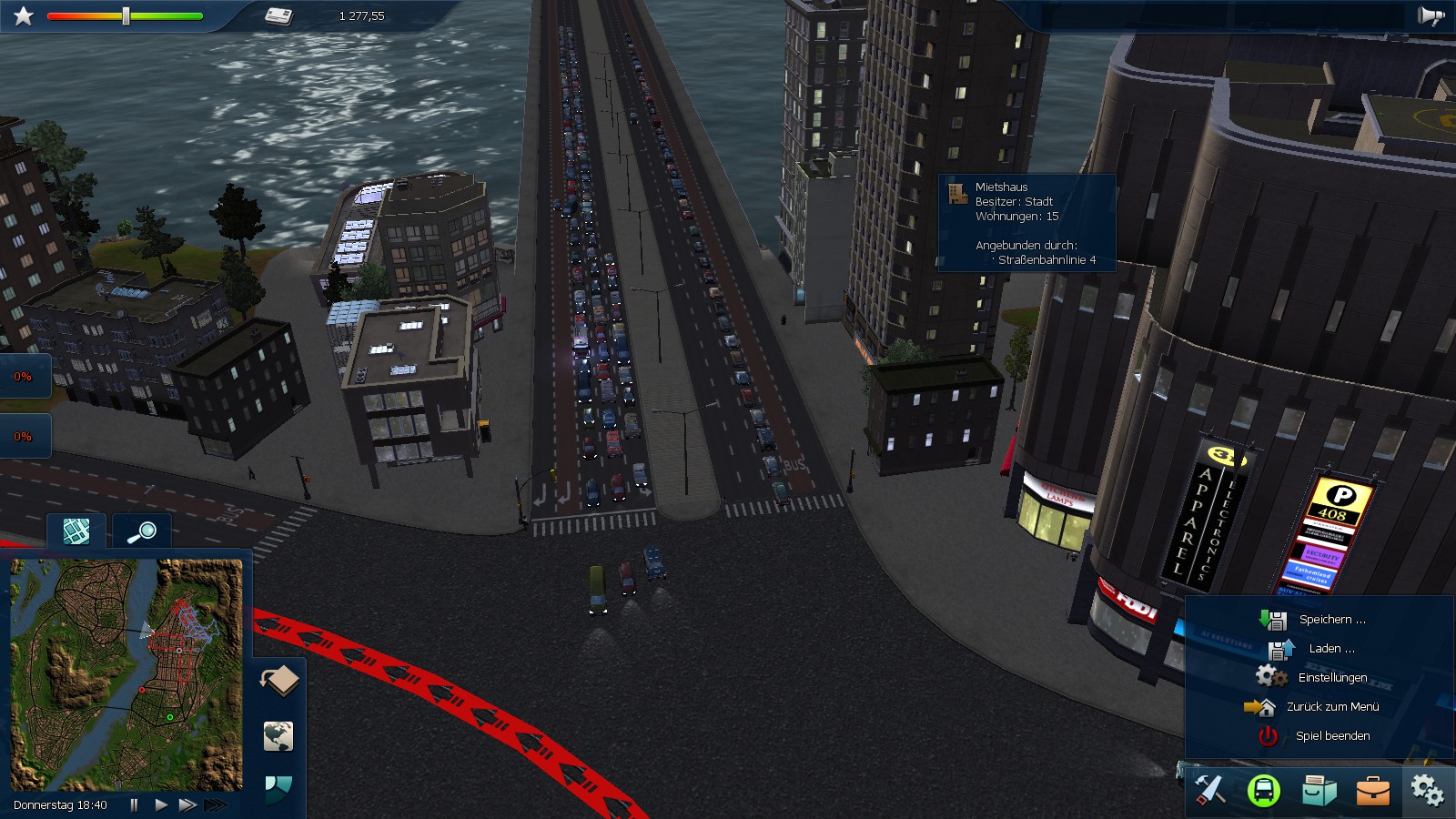Open the orange briefcase company menu
The image size is (1456, 819).
point(1372,790)
